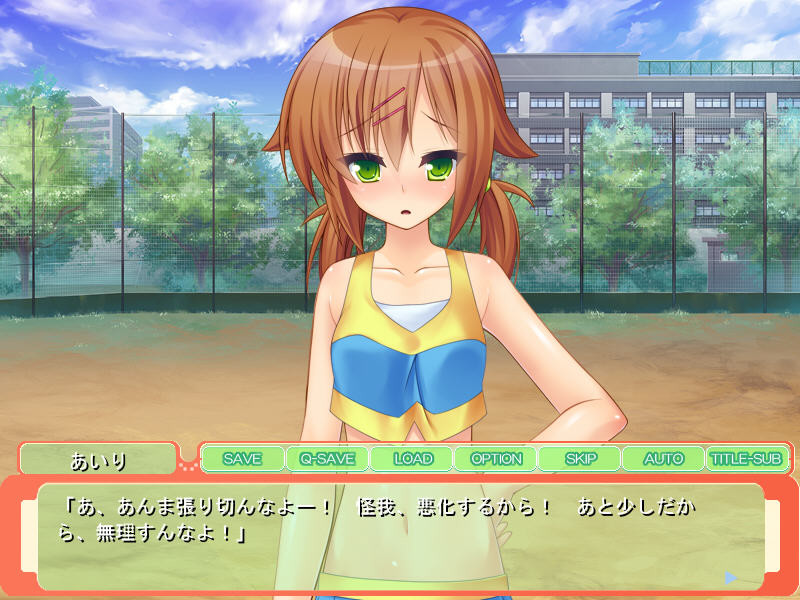800x600 pixels.
Task: Turn on AUTO text advance
Action: point(663,459)
